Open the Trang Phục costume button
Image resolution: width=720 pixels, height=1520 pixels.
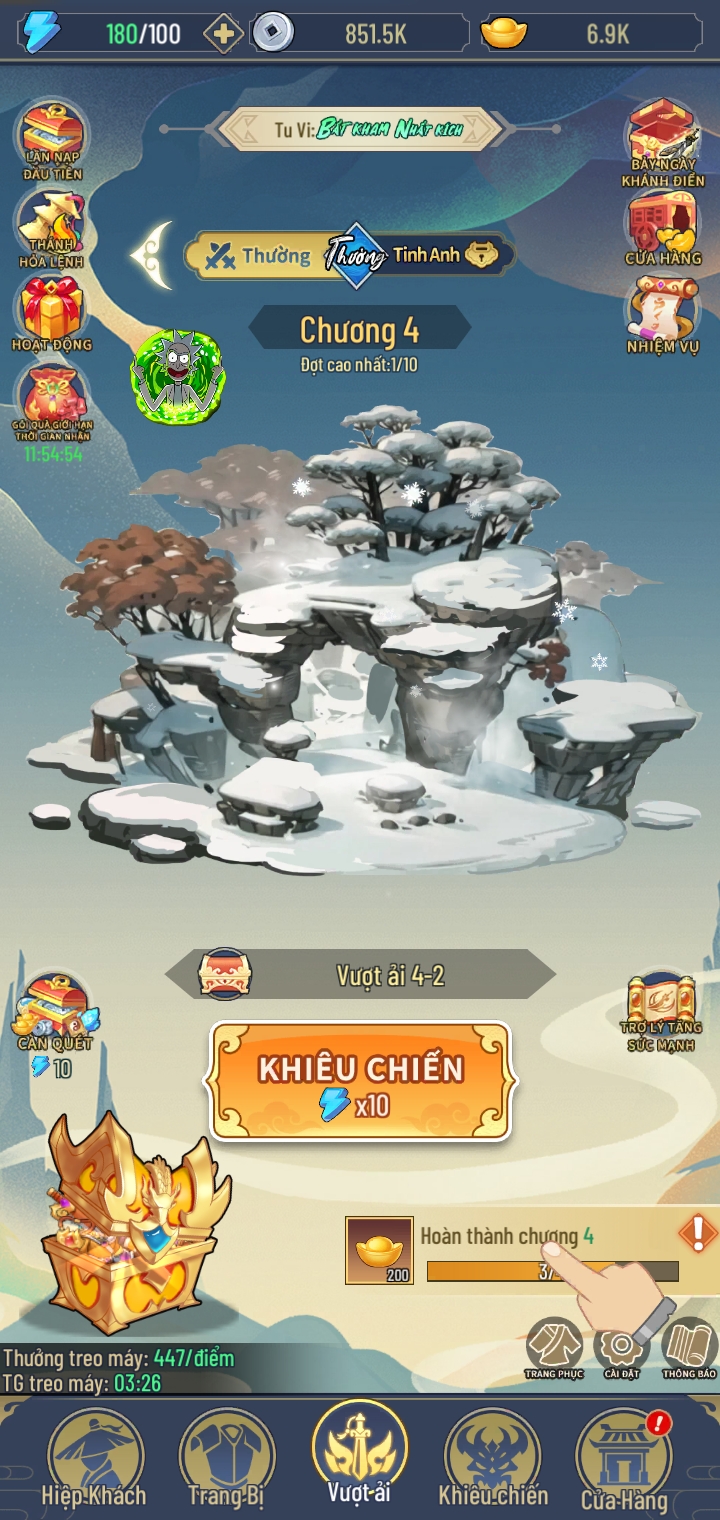point(554,1347)
